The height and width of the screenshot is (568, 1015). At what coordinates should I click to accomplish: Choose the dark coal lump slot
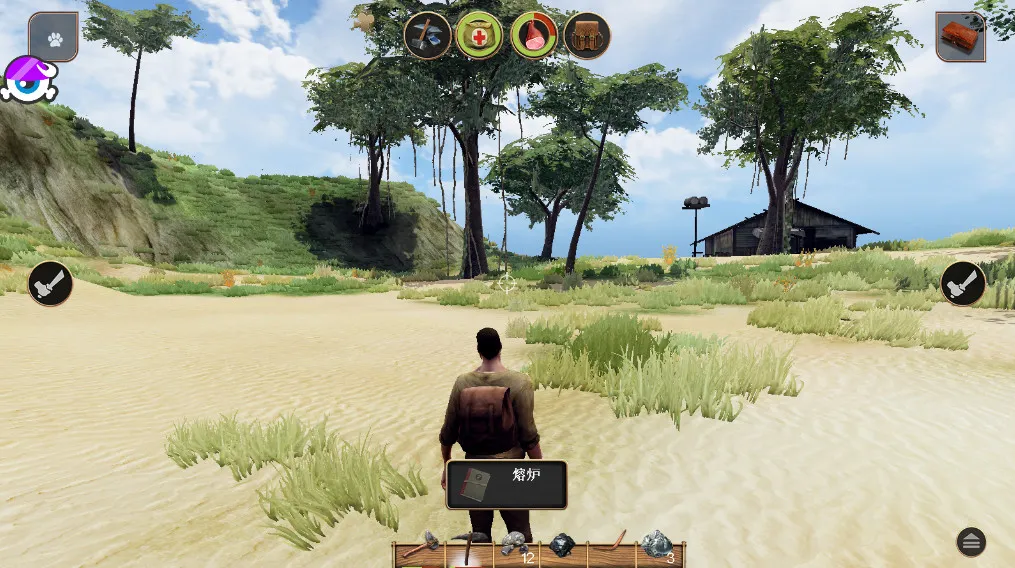562,545
